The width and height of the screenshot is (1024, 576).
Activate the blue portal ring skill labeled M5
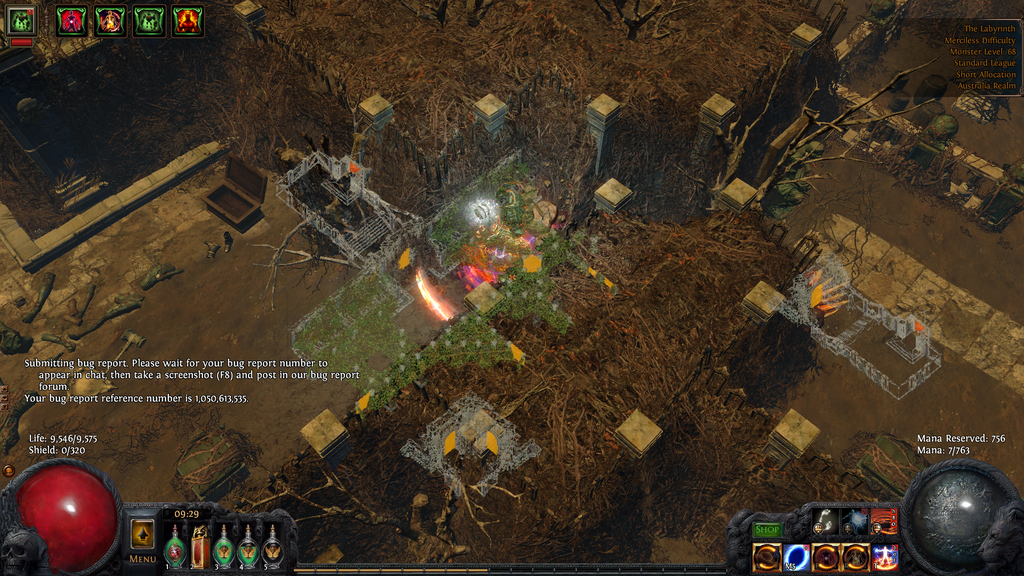[x=797, y=556]
